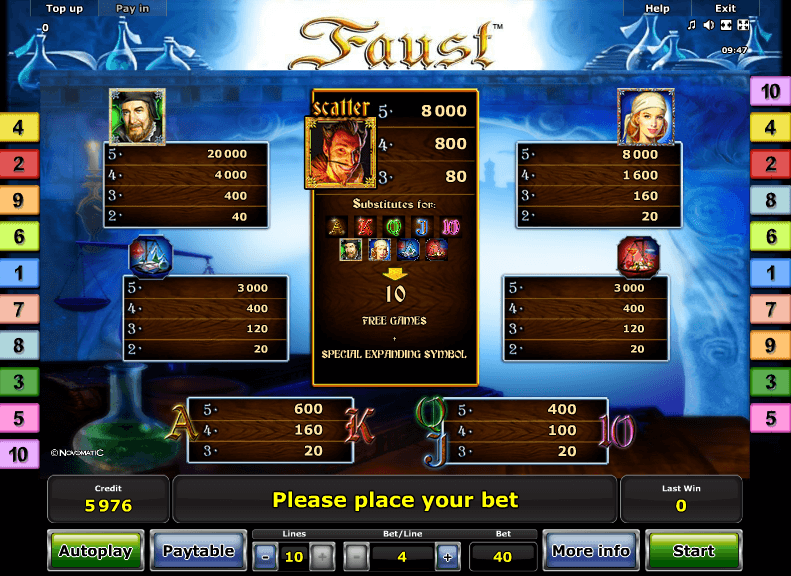This screenshot has height=576, width=791.
Task: Decrease the number of Lines
Action: [265, 556]
